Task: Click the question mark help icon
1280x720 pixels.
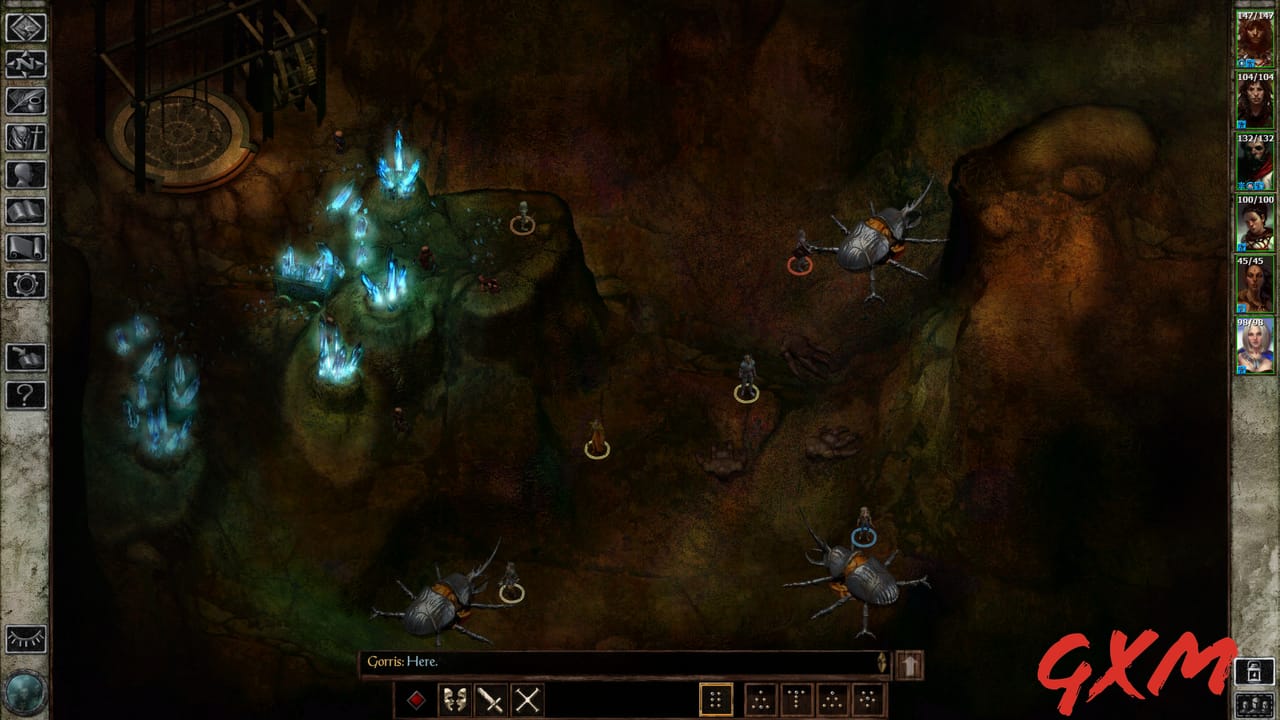Action: (25, 392)
